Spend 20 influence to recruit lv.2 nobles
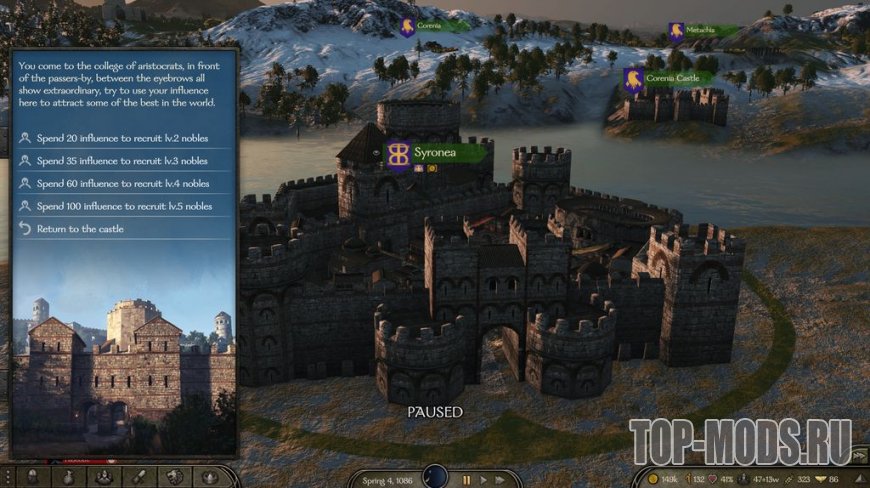The image size is (870, 488). click(x=122, y=138)
